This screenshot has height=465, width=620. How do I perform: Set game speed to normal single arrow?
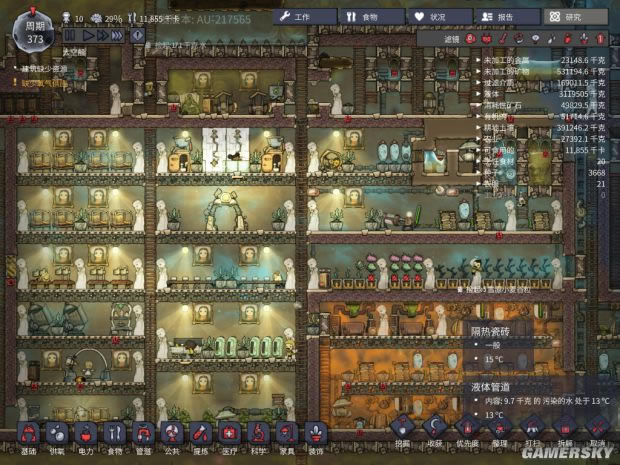click(88, 35)
